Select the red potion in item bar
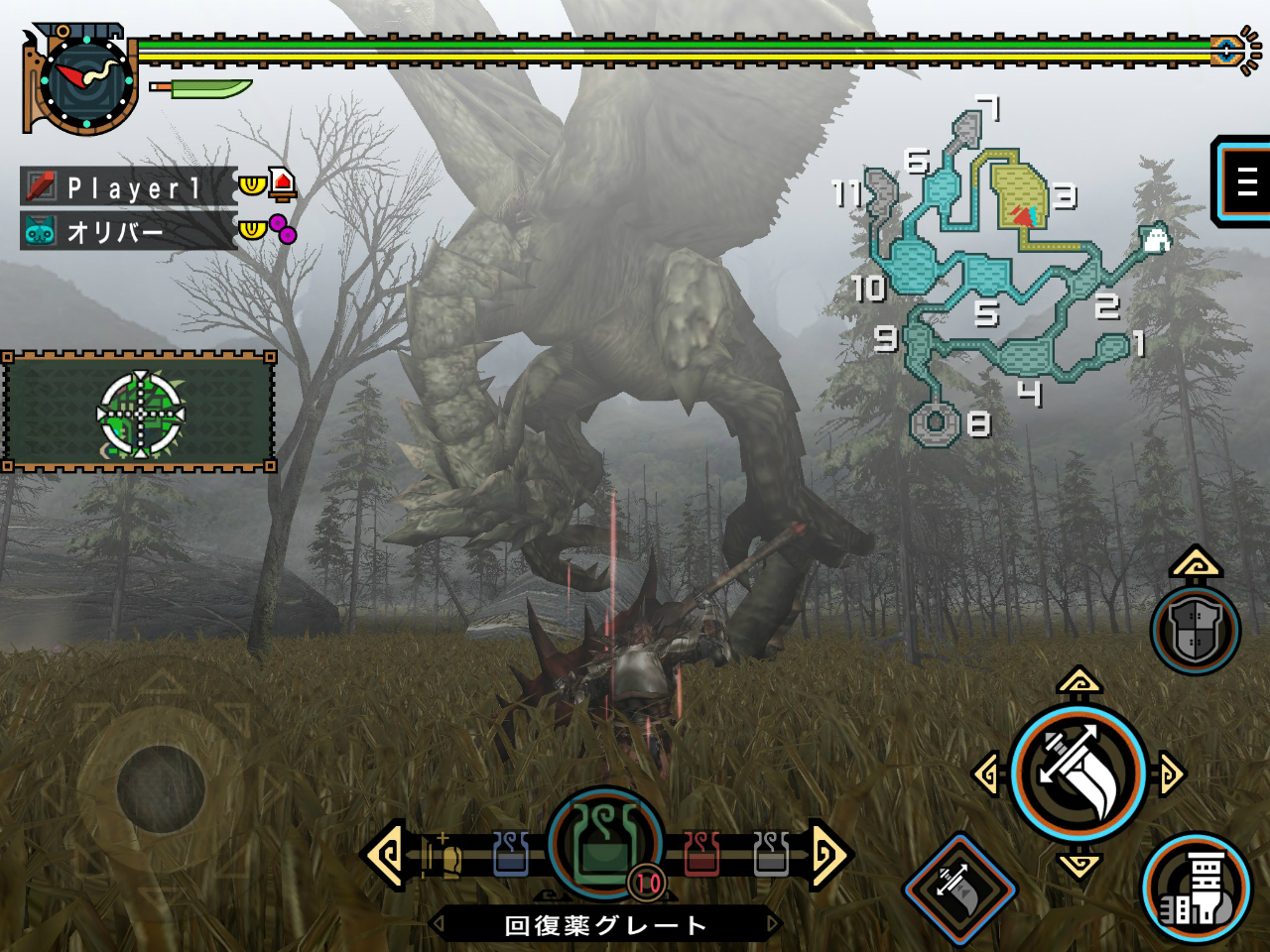This screenshot has width=1270, height=952. coord(700,854)
